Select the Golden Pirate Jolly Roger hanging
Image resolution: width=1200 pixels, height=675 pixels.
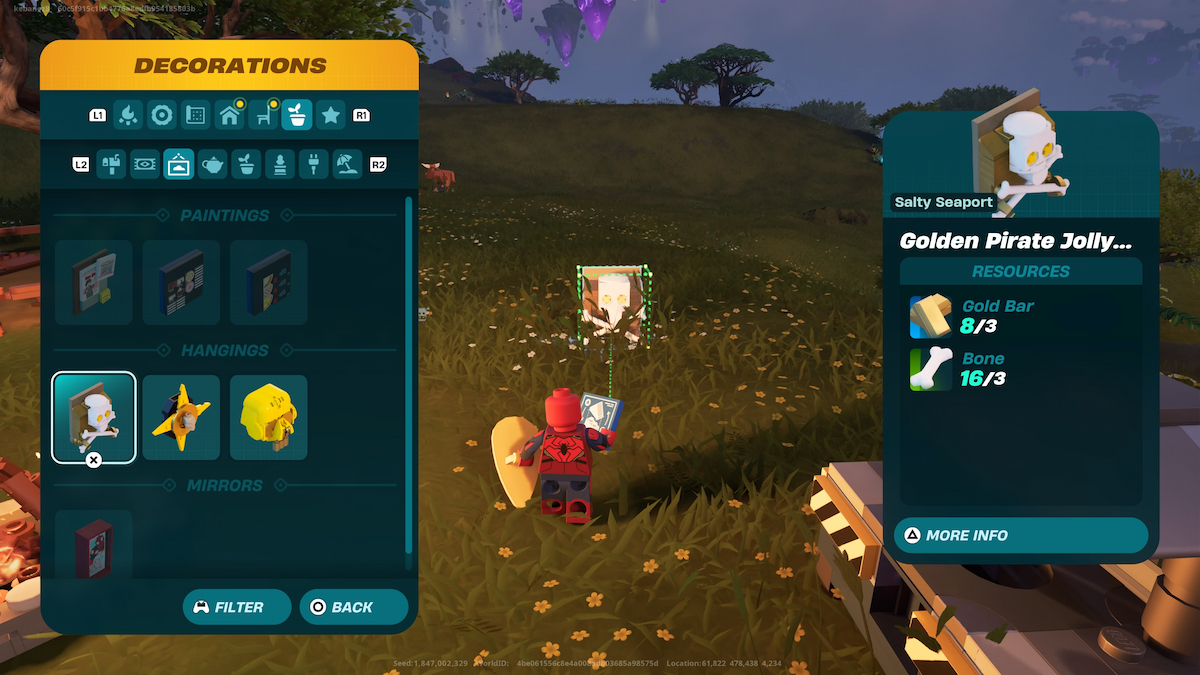pos(94,417)
